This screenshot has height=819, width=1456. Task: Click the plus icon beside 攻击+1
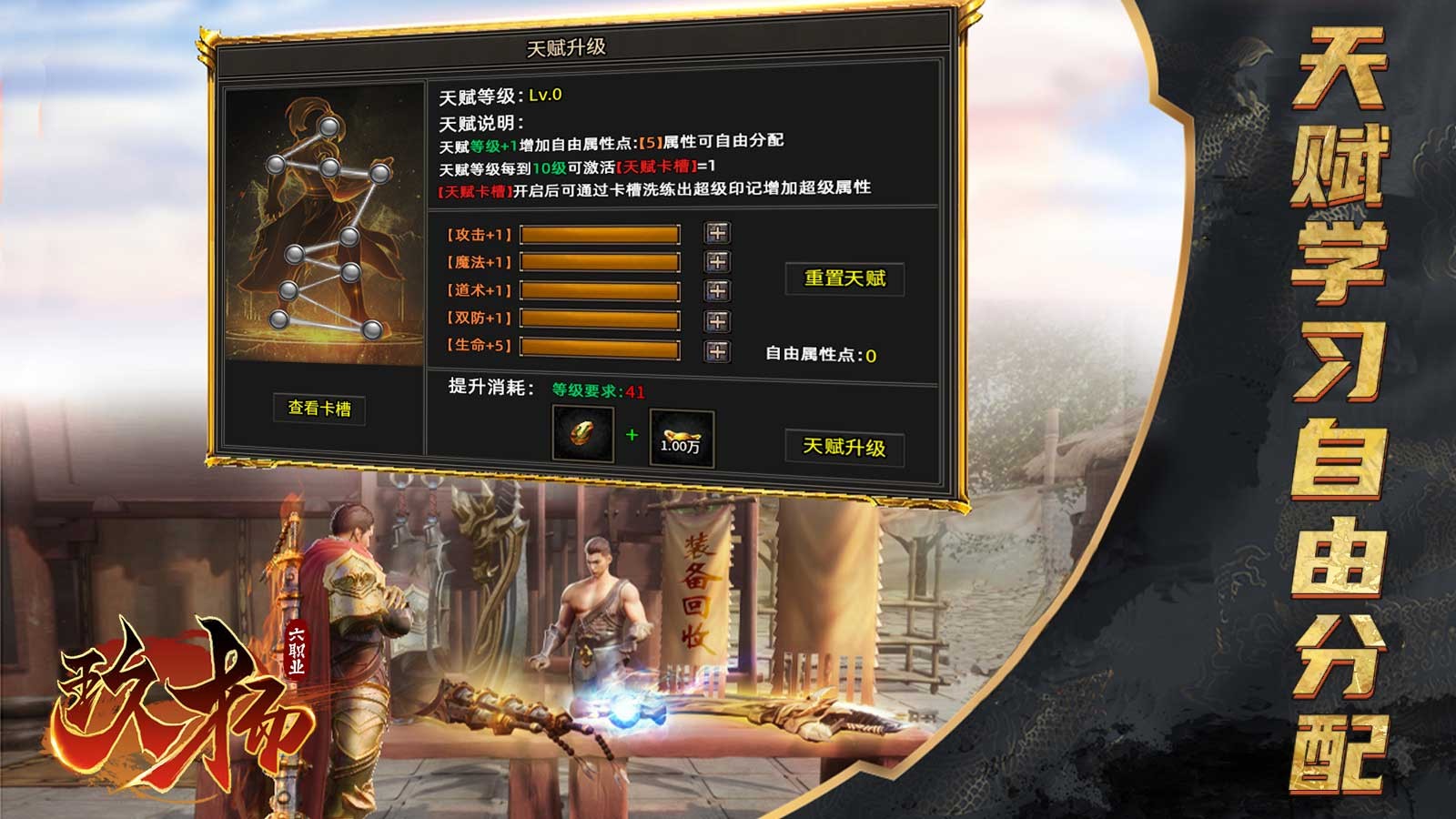pos(718,233)
